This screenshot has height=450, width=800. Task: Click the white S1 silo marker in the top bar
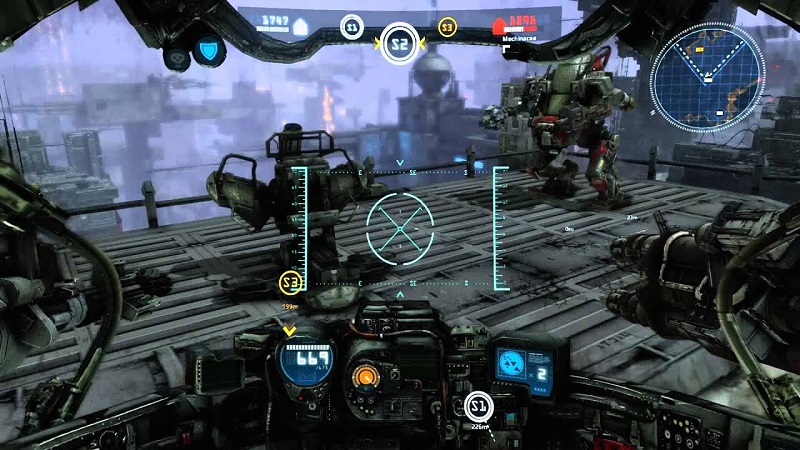(351, 27)
